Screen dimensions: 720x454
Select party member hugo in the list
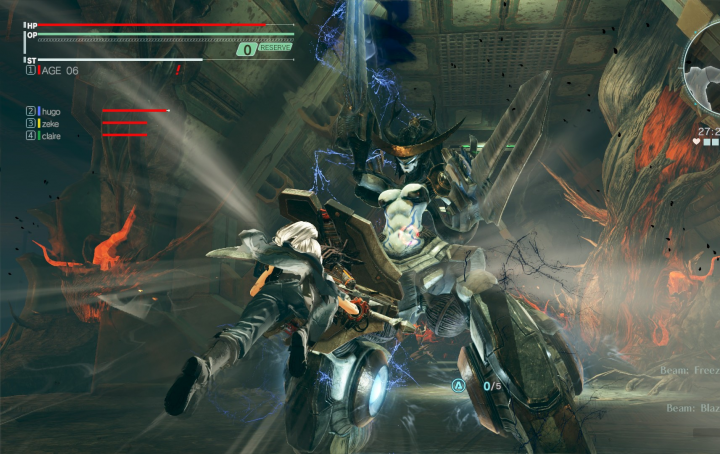pos(49,111)
